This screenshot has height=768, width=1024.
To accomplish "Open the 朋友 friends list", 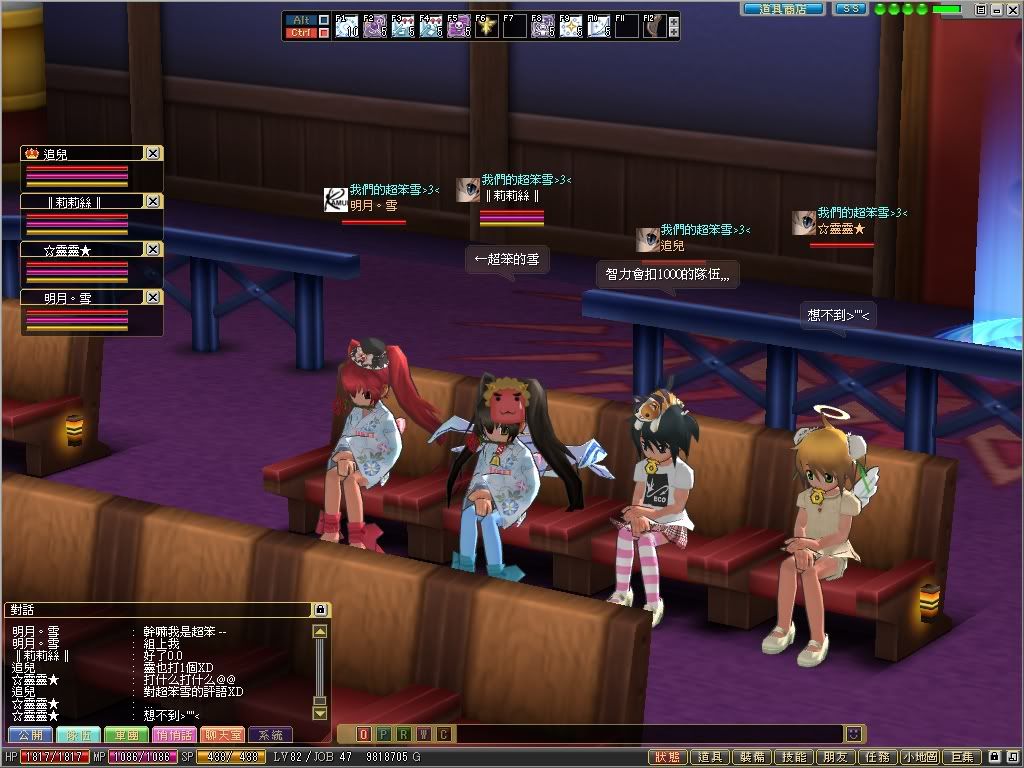I will click(x=834, y=758).
